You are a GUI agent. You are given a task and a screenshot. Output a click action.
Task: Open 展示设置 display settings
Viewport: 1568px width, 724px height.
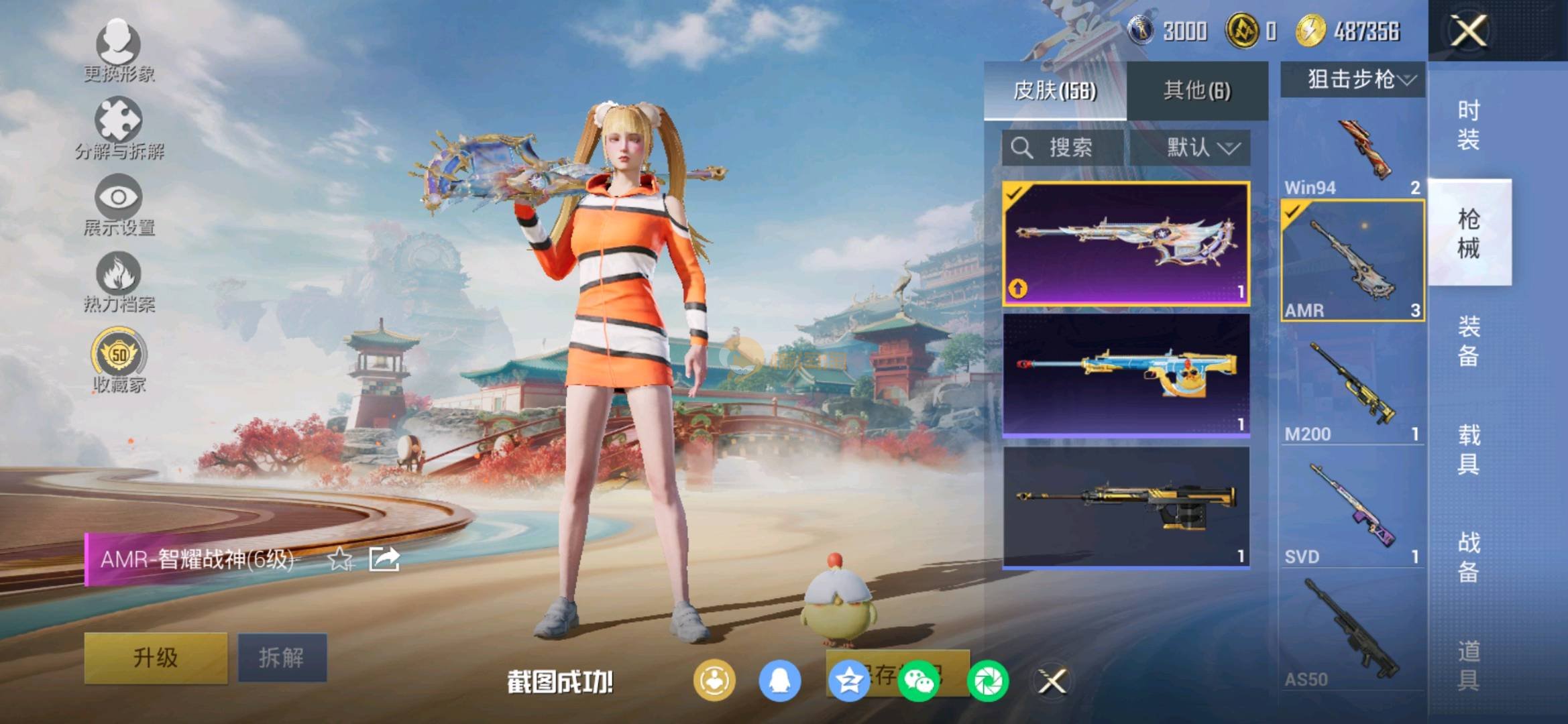[x=119, y=204]
